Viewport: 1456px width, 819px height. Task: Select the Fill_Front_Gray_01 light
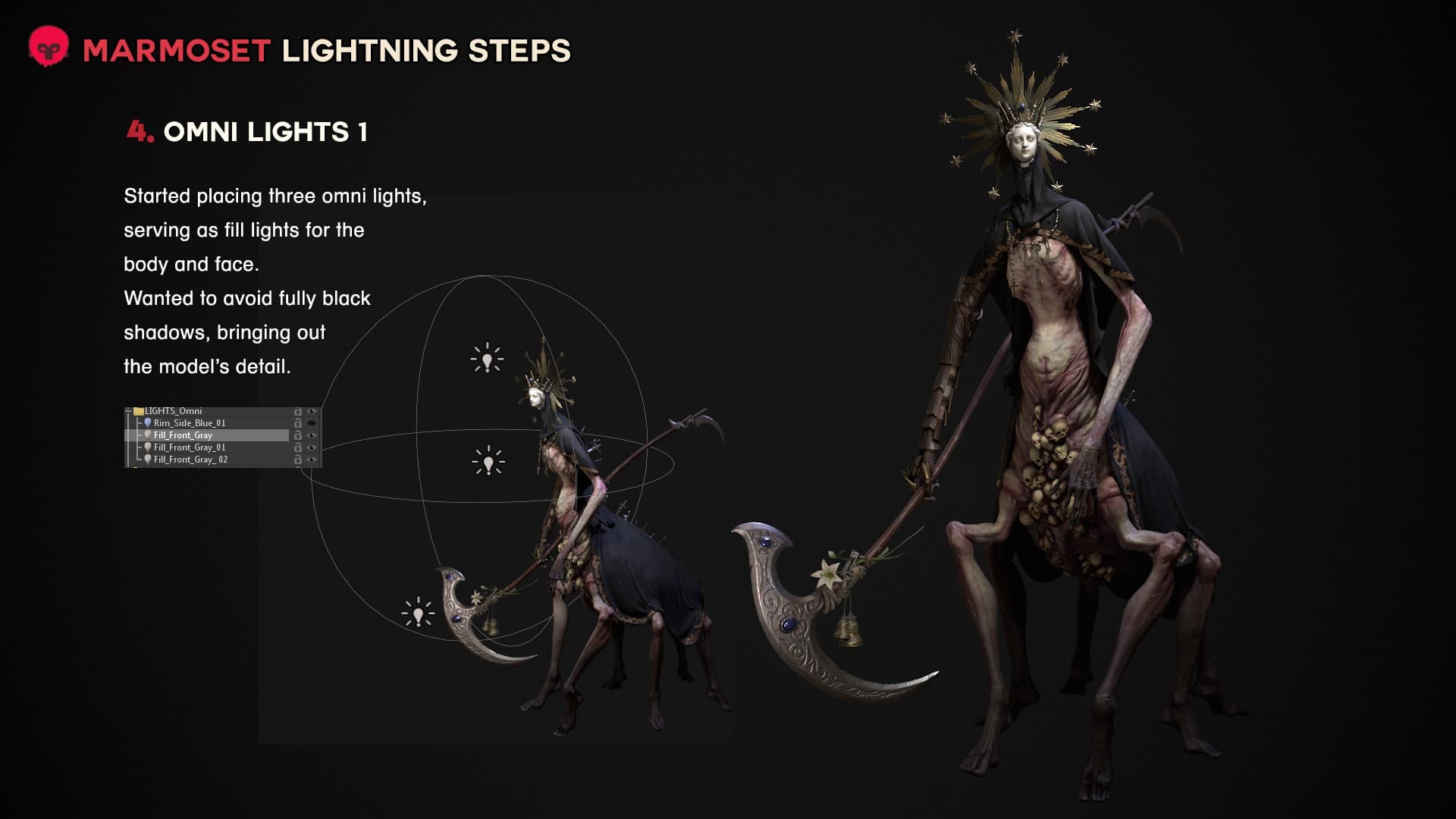[189, 447]
